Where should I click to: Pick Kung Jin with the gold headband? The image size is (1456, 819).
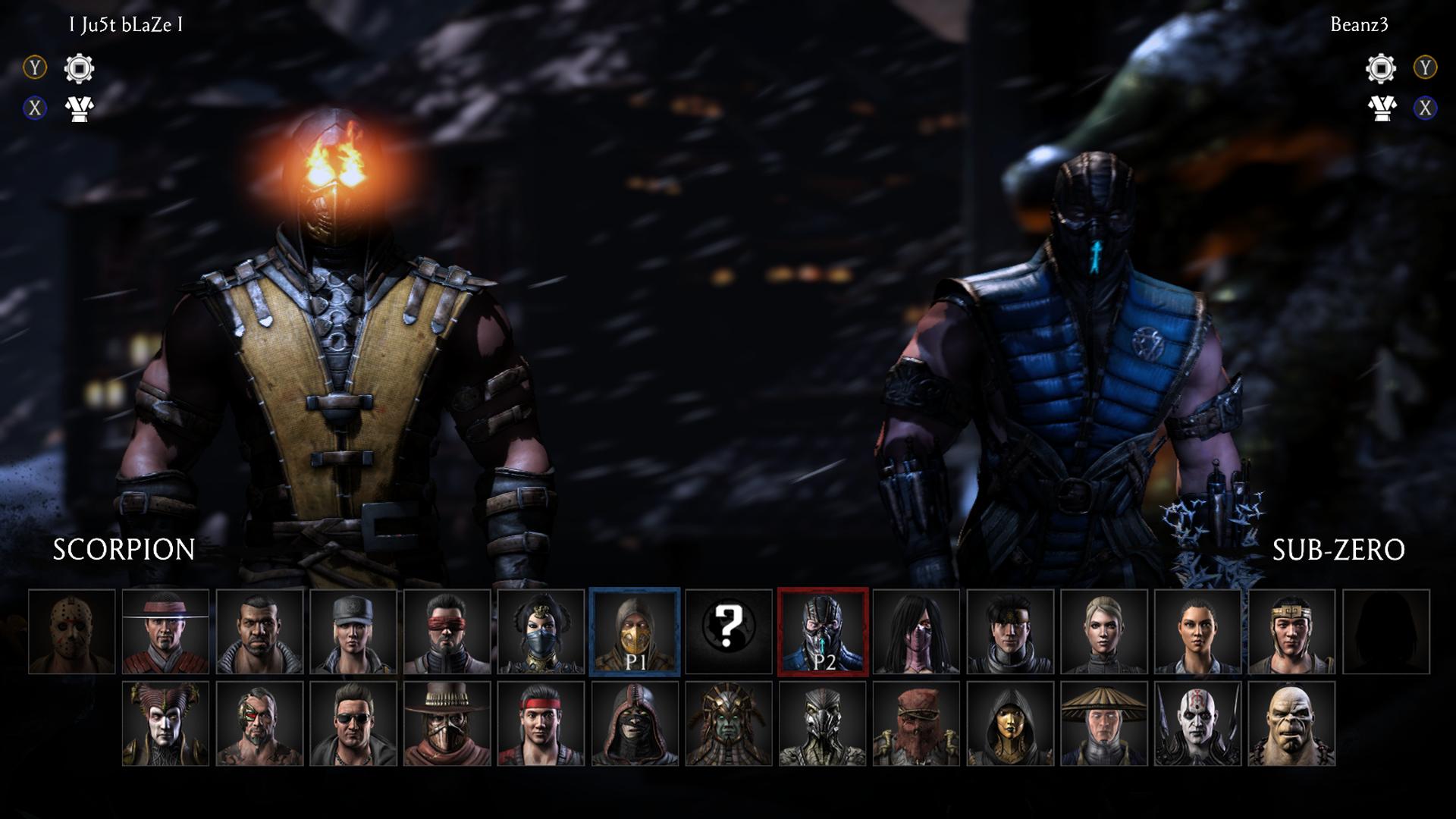(1291, 632)
